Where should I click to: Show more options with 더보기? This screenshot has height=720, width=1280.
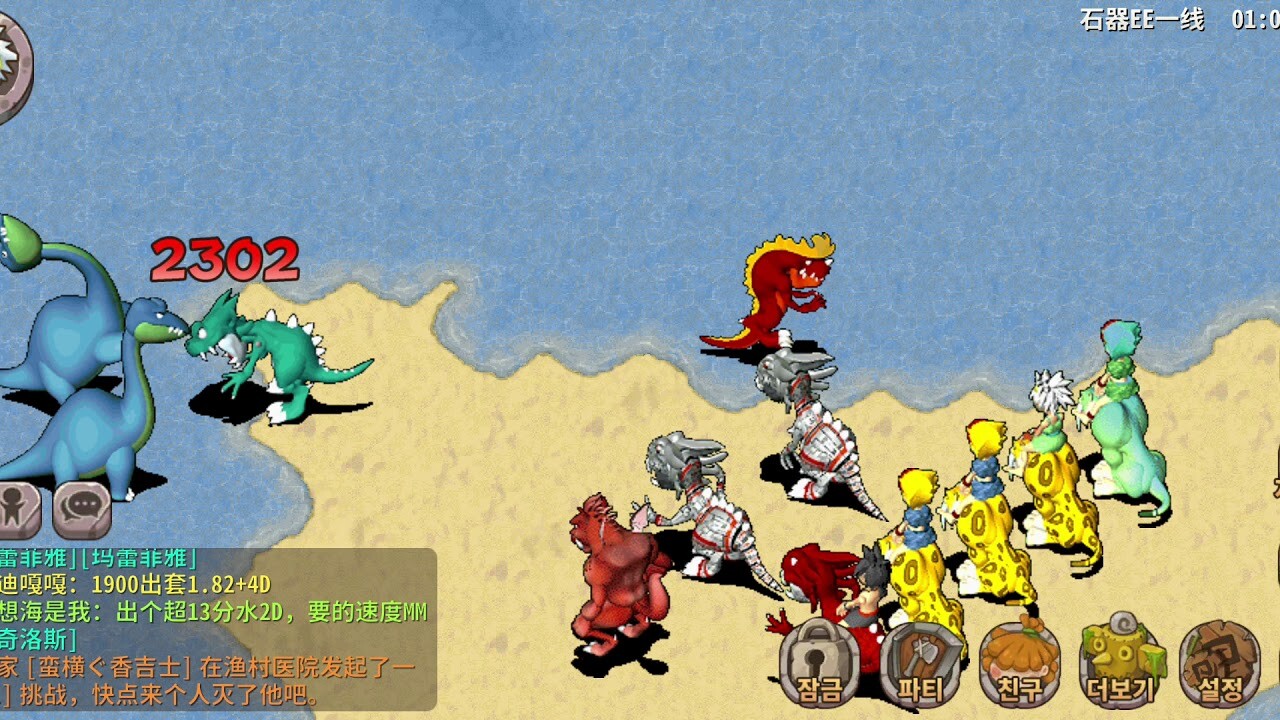1120,662
